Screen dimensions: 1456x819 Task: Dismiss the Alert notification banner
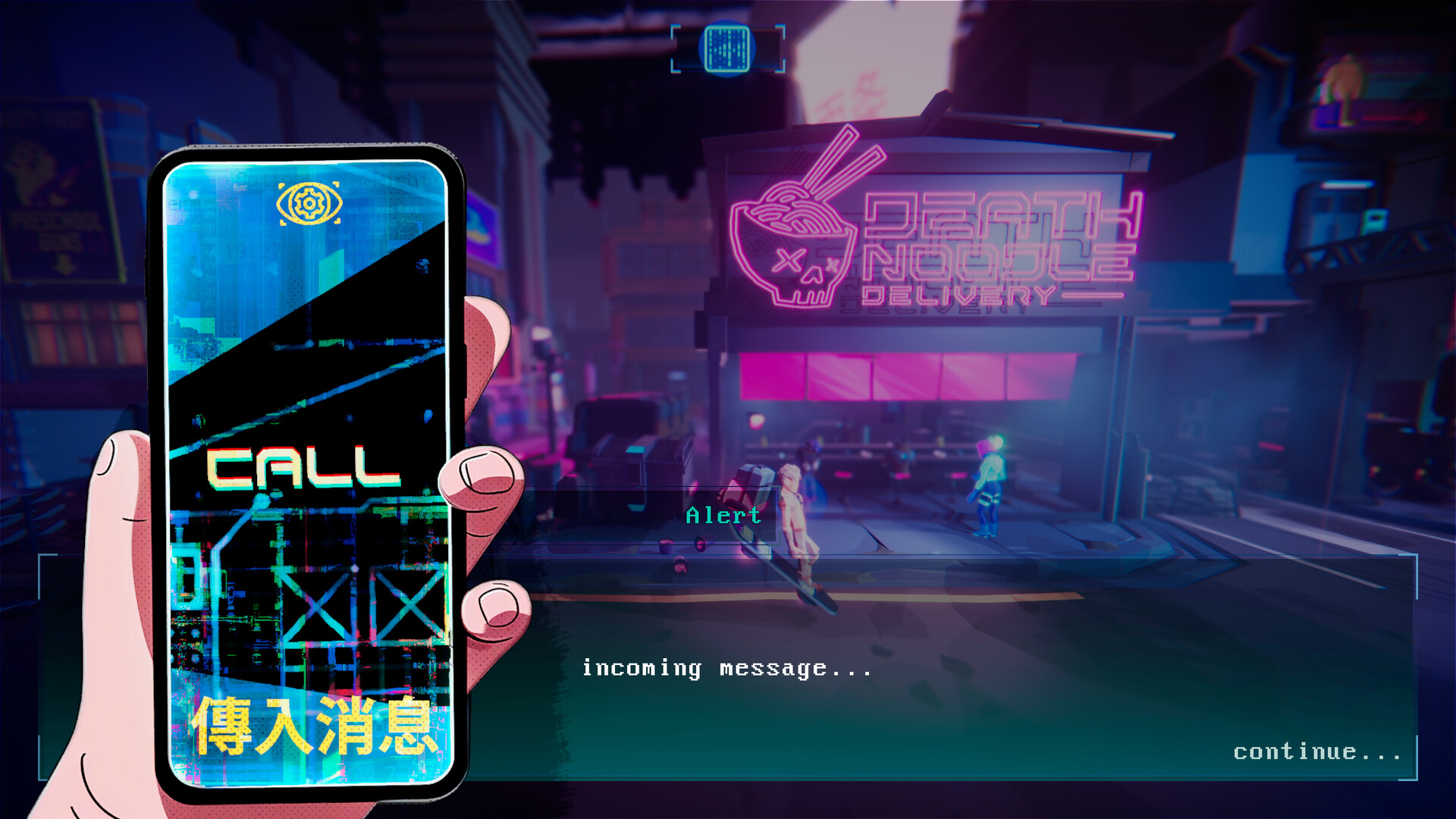tap(722, 516)
